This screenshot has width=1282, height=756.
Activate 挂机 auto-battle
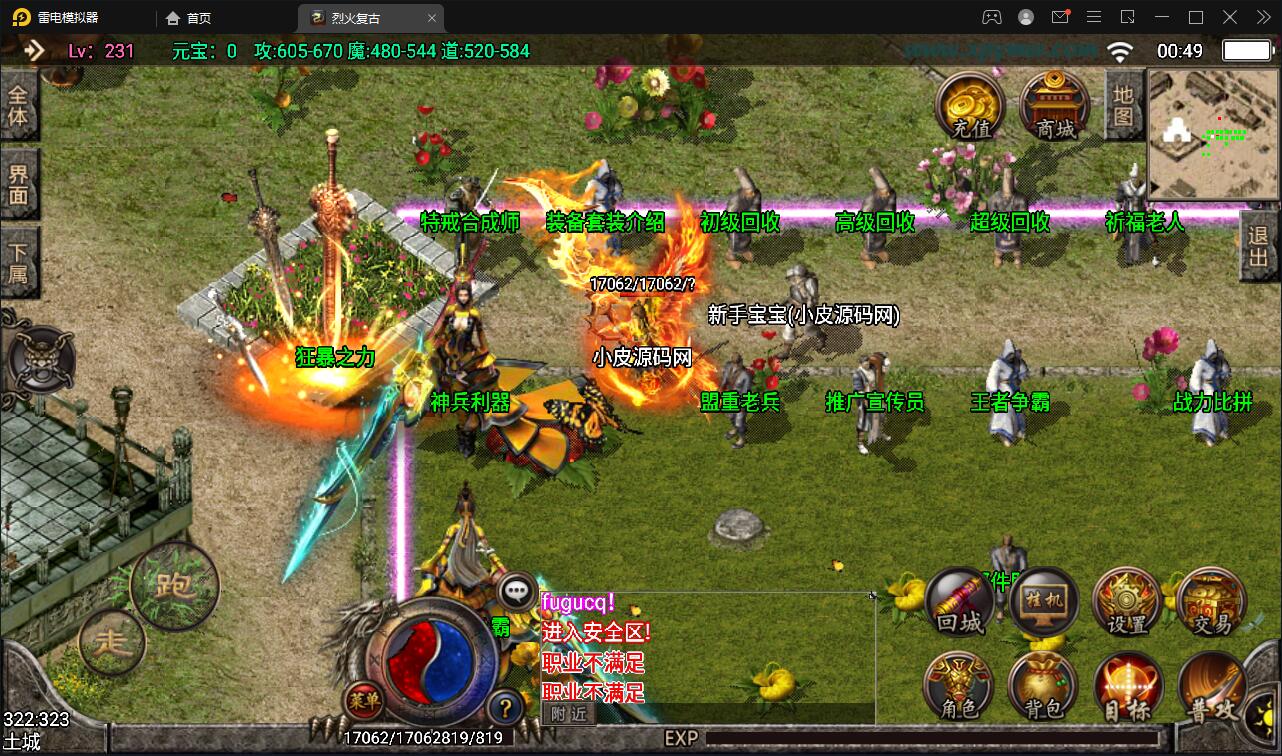(x=1044, y=602)
